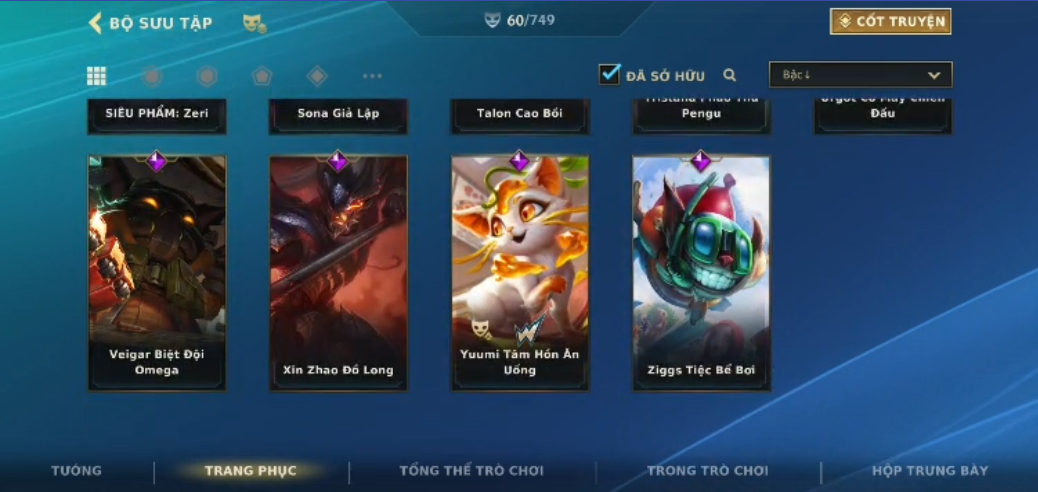
Task: Click the mask icon beside Bộ Sưu Tập
Action: pyautogui.click(x=254, y=23)
